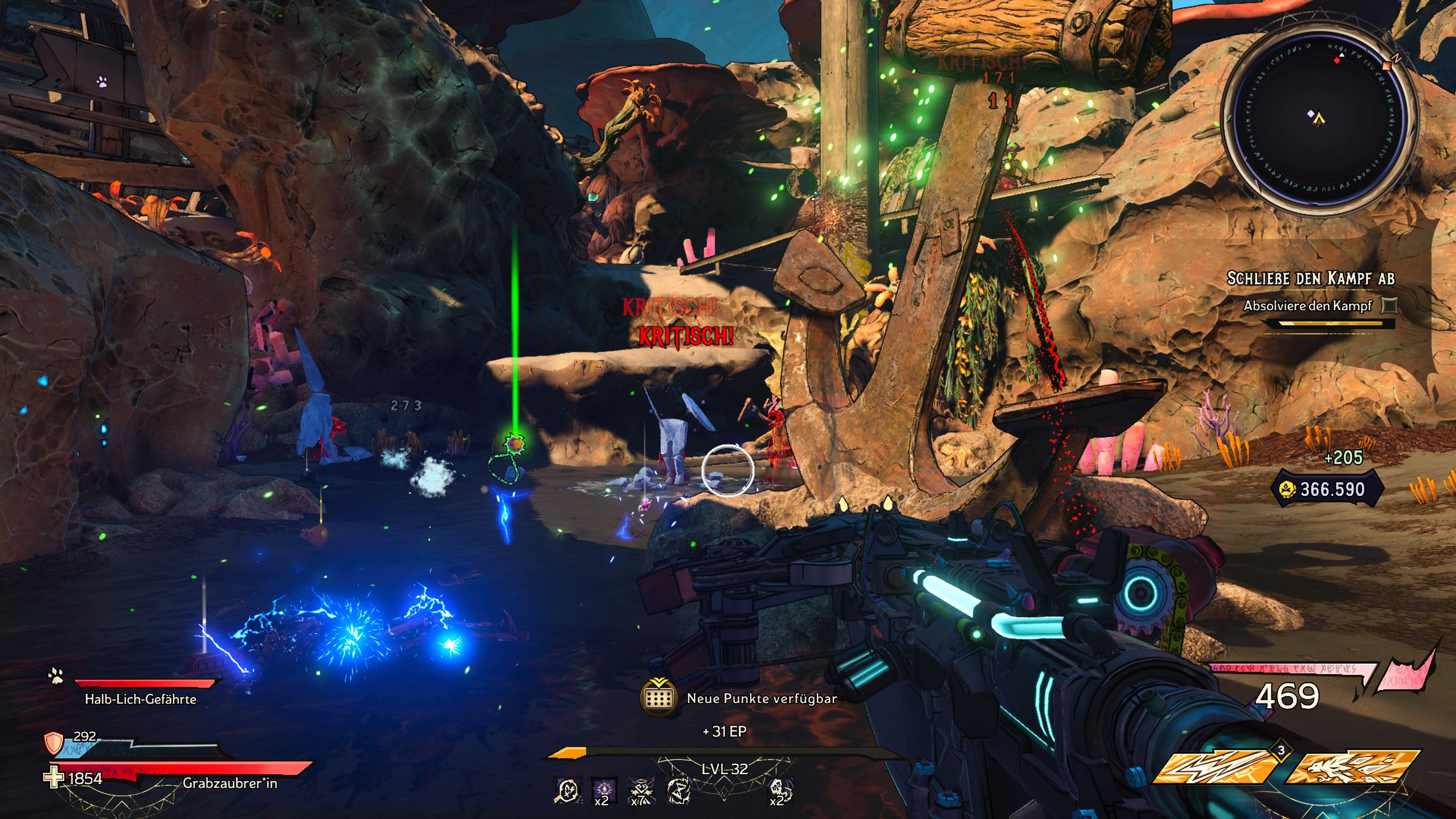Select the 'Schließe den Kampf ab' quest tracker
Viewport: 1456px width, 819px height.
(1310, 279)
